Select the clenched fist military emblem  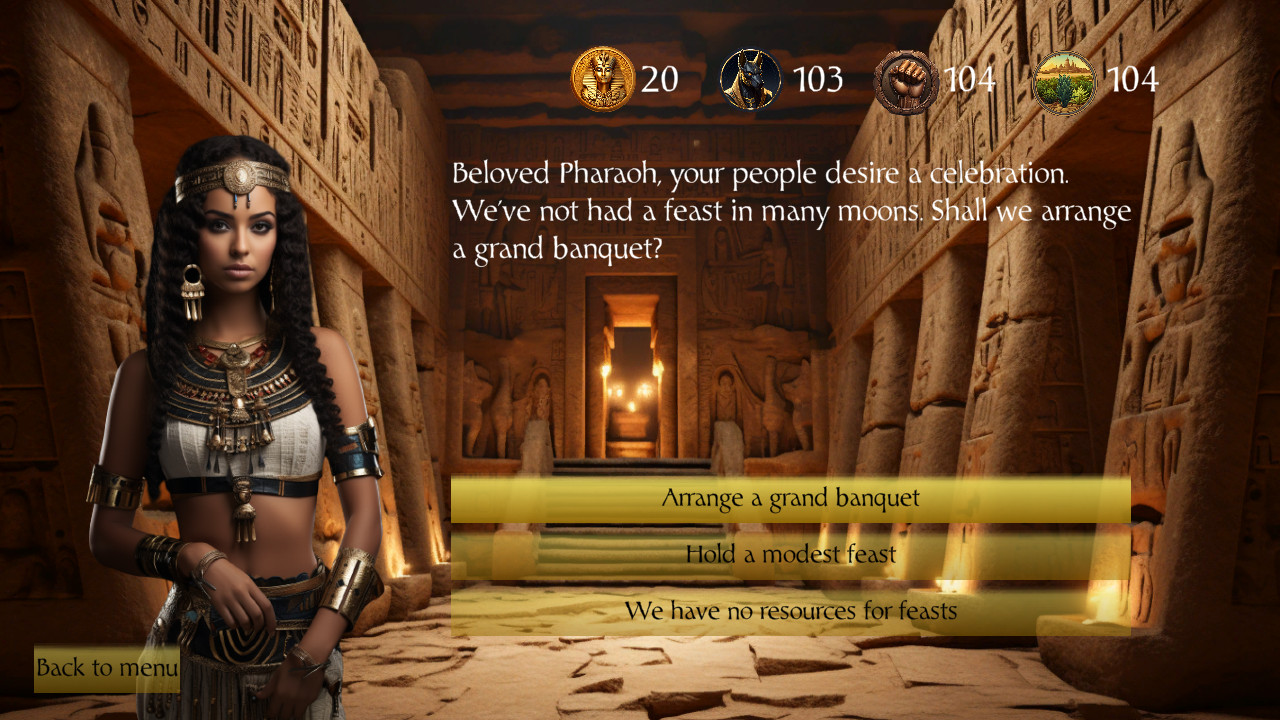coord(906,76)
